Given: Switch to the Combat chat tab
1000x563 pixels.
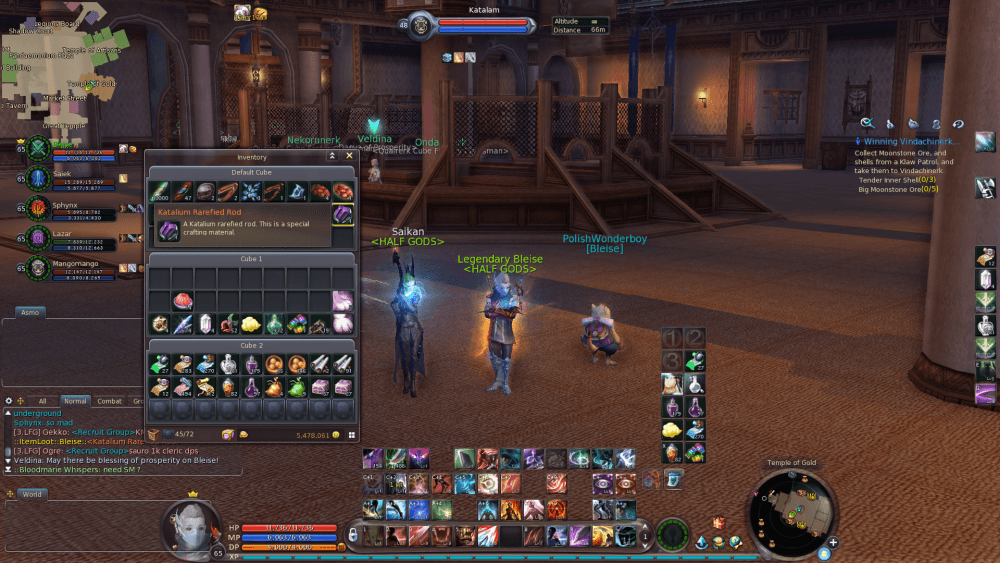Looking at the screenshot, I should coord(109,401).
